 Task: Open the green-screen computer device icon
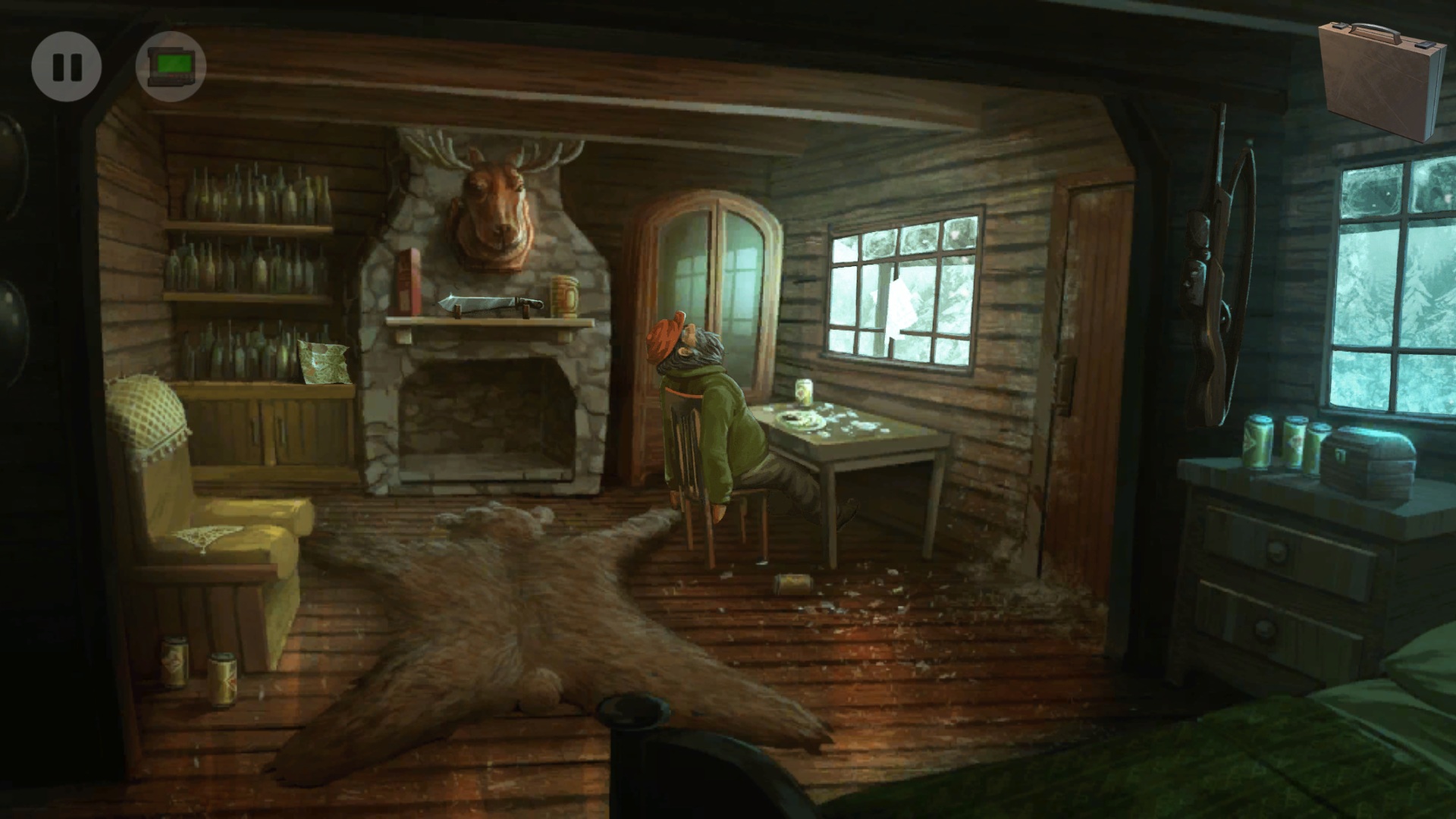(171, 67)
